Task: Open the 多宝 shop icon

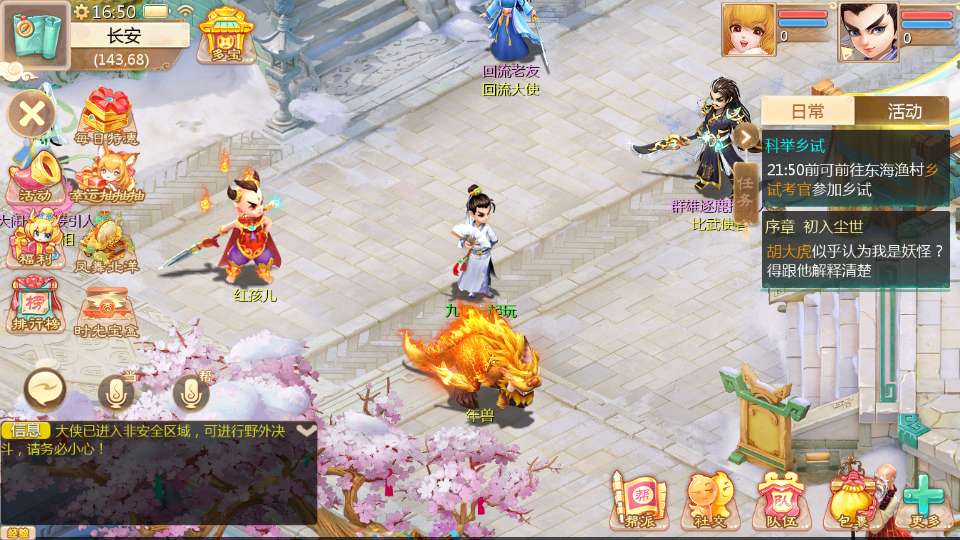Action: (x=225, y=36)
